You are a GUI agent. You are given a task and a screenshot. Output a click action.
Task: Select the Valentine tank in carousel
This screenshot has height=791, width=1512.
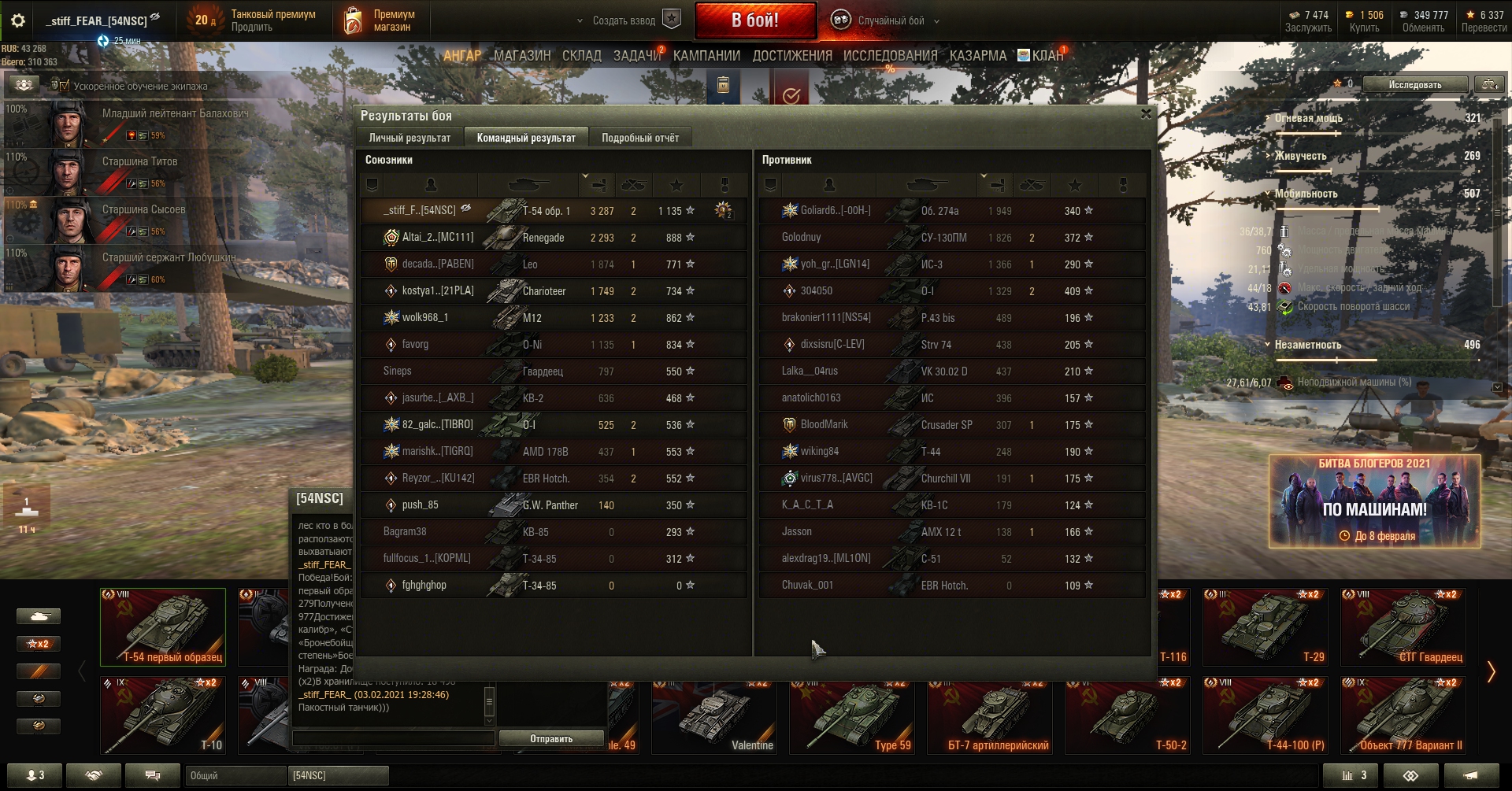point(713,716)
